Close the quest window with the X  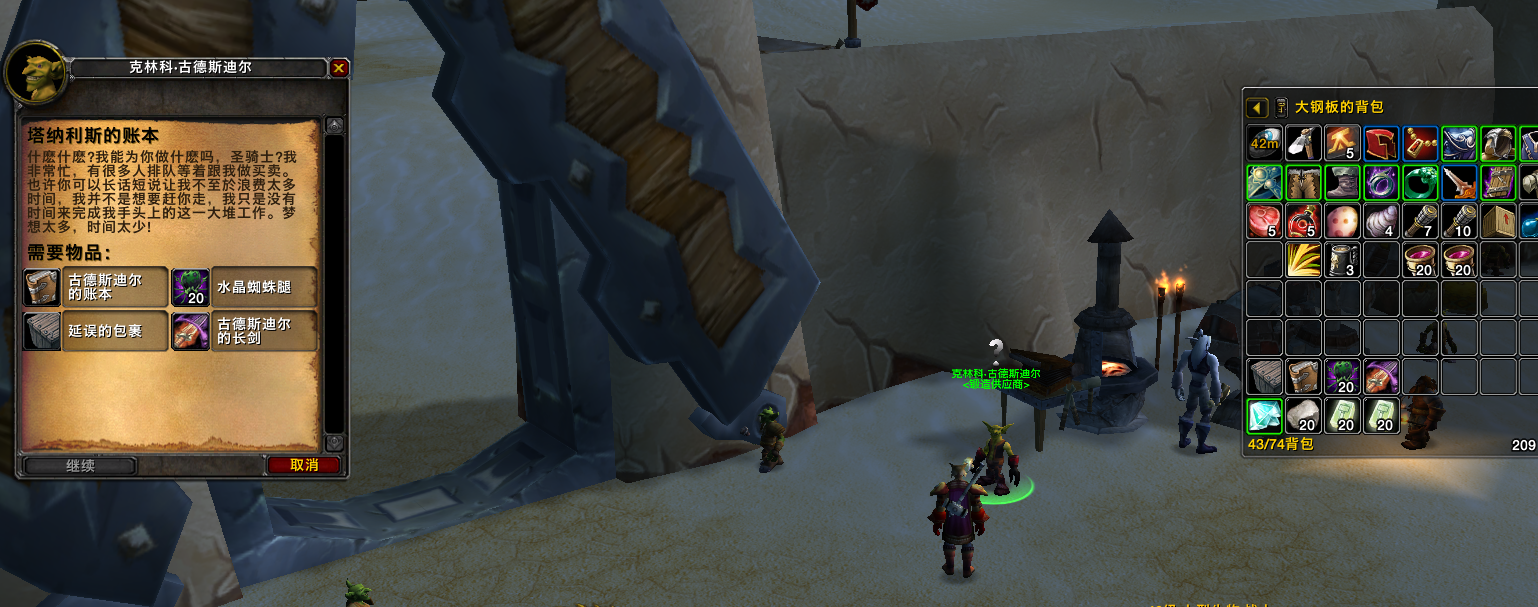(339, 68)
